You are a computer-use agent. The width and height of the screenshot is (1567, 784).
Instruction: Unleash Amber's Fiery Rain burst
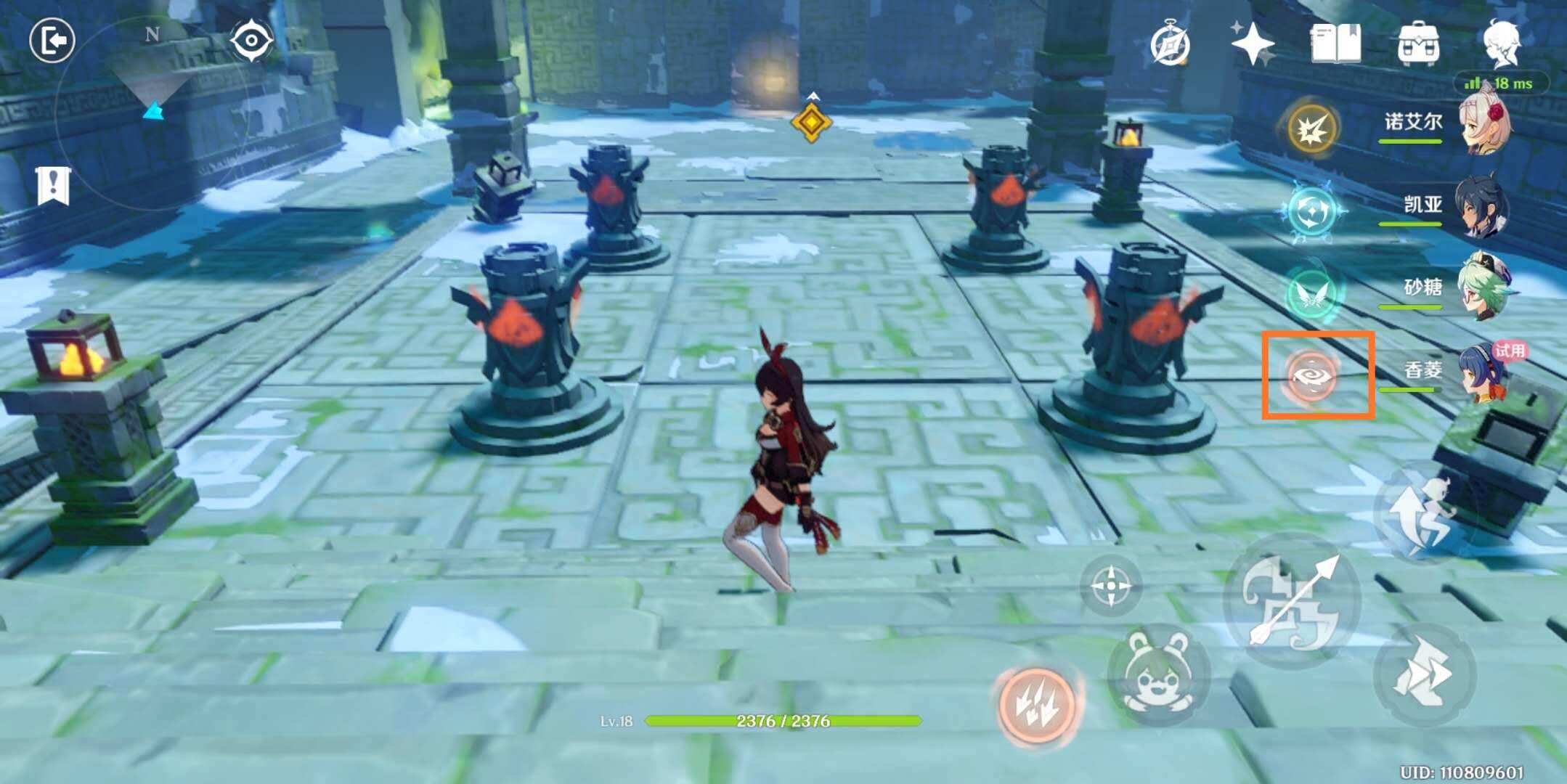[1038, 705]
